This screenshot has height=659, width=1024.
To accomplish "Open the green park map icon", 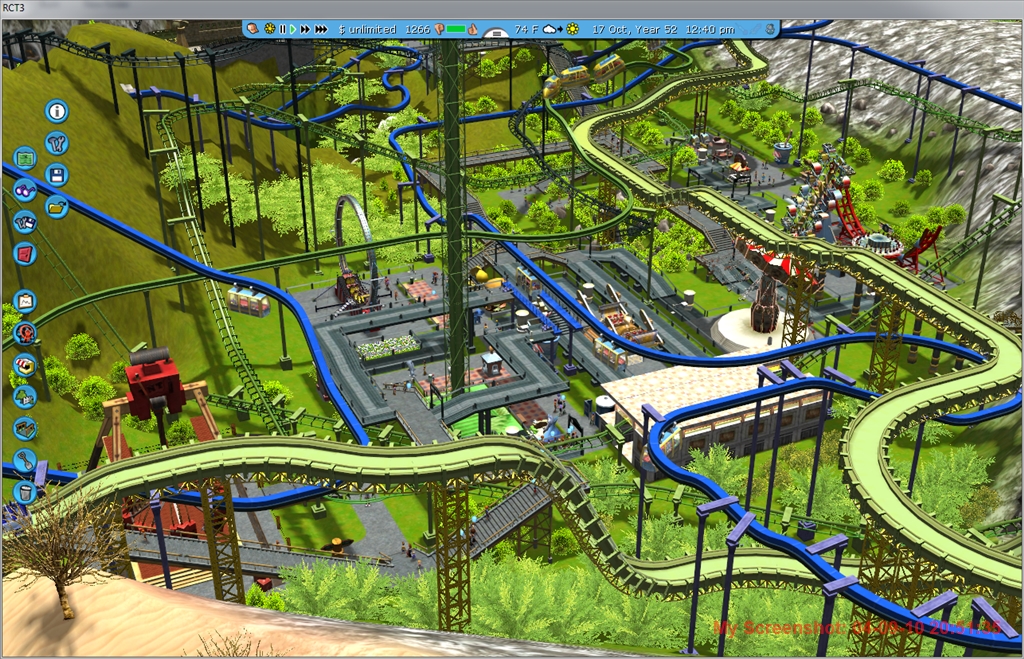I will pyautogui.click(x=25, y=158).
